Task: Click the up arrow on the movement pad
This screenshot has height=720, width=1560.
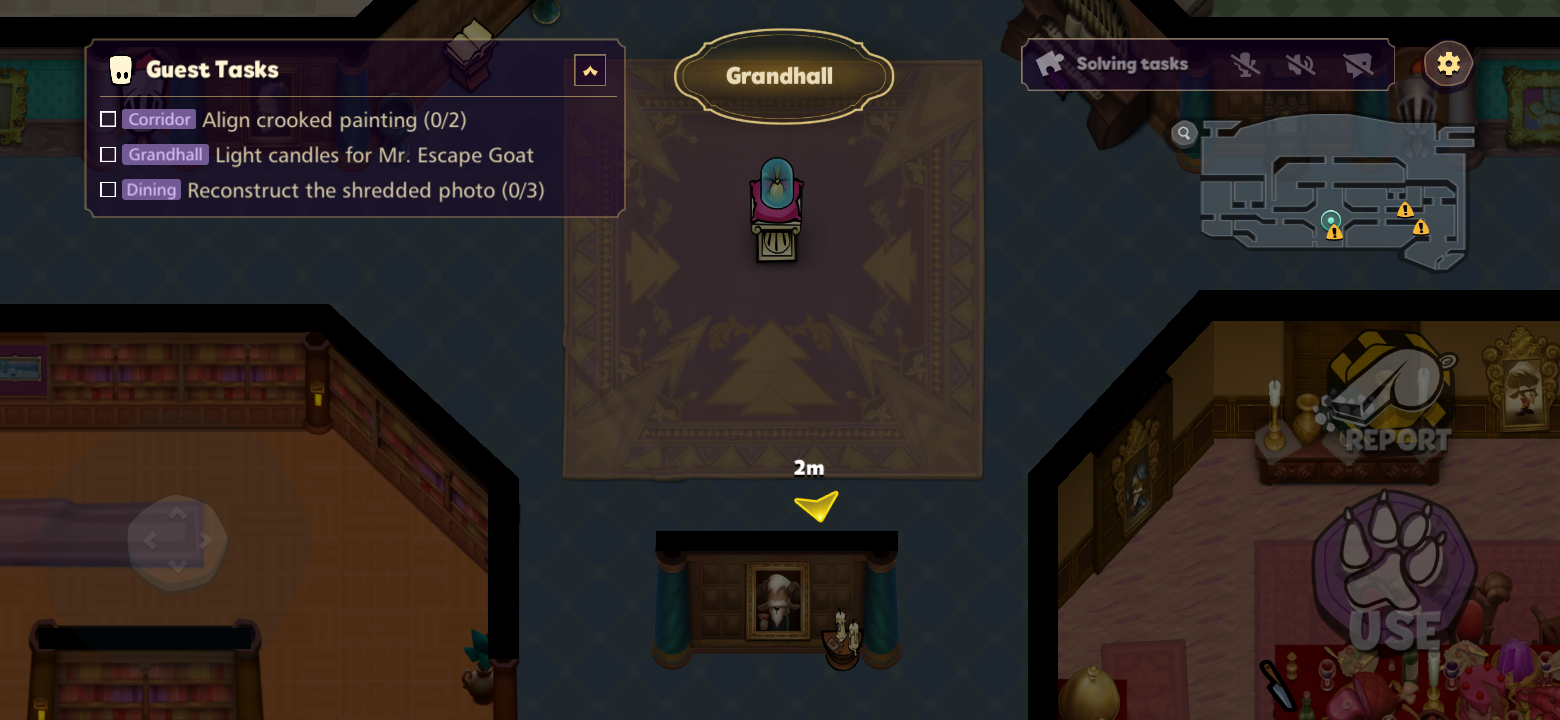Action: [x=177, y=512]
